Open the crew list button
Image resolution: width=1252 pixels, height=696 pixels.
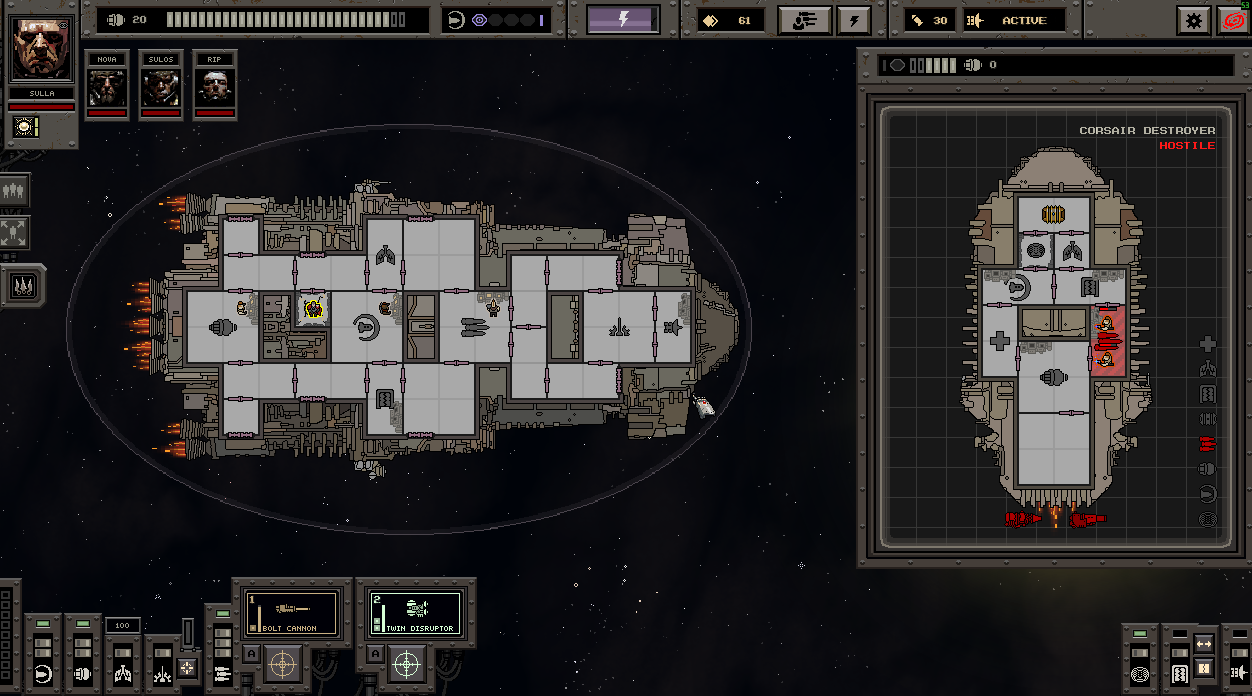point(805,20)
